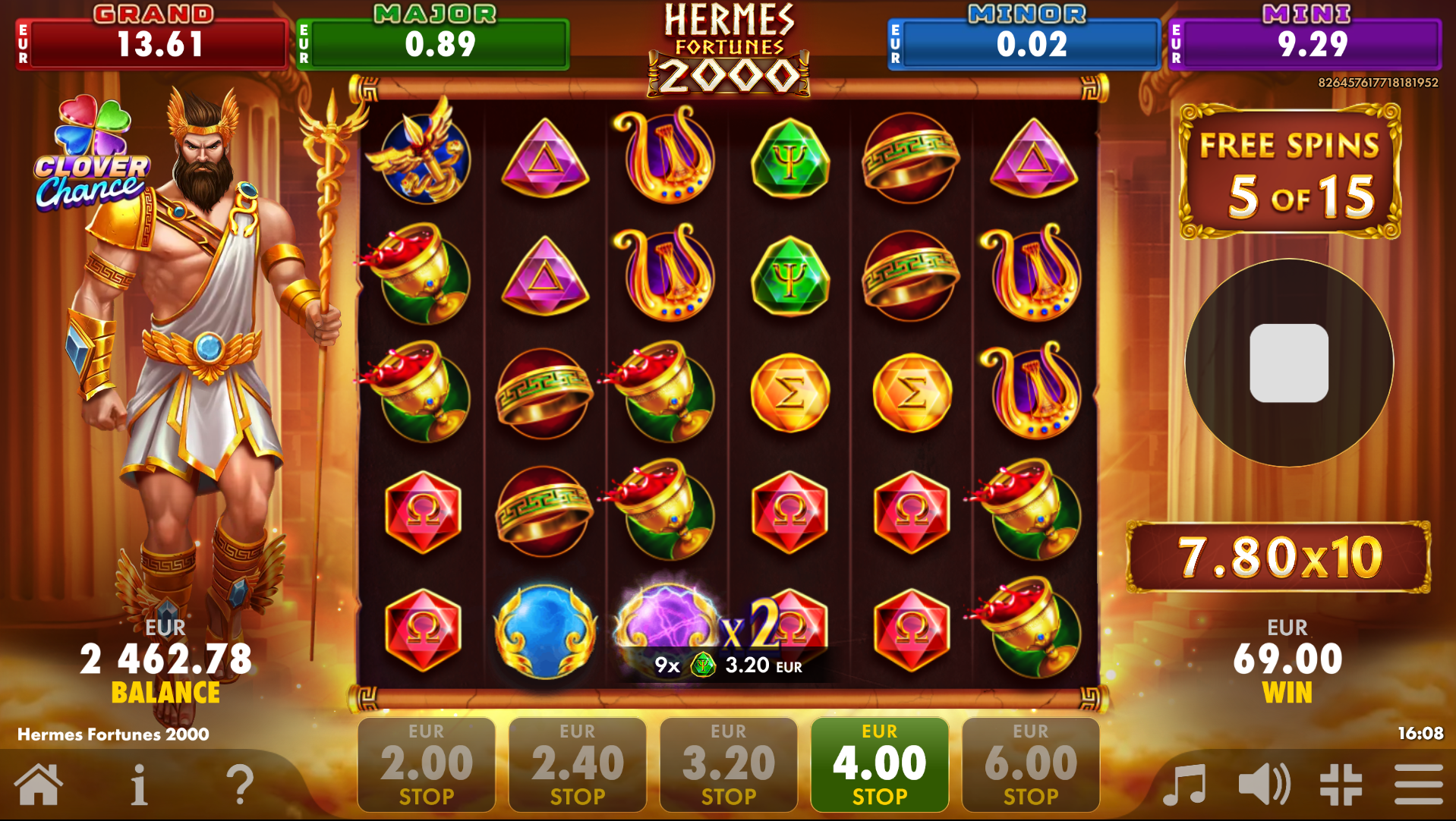Choose the EUR 2.40 bet button

tap(577, 764)
